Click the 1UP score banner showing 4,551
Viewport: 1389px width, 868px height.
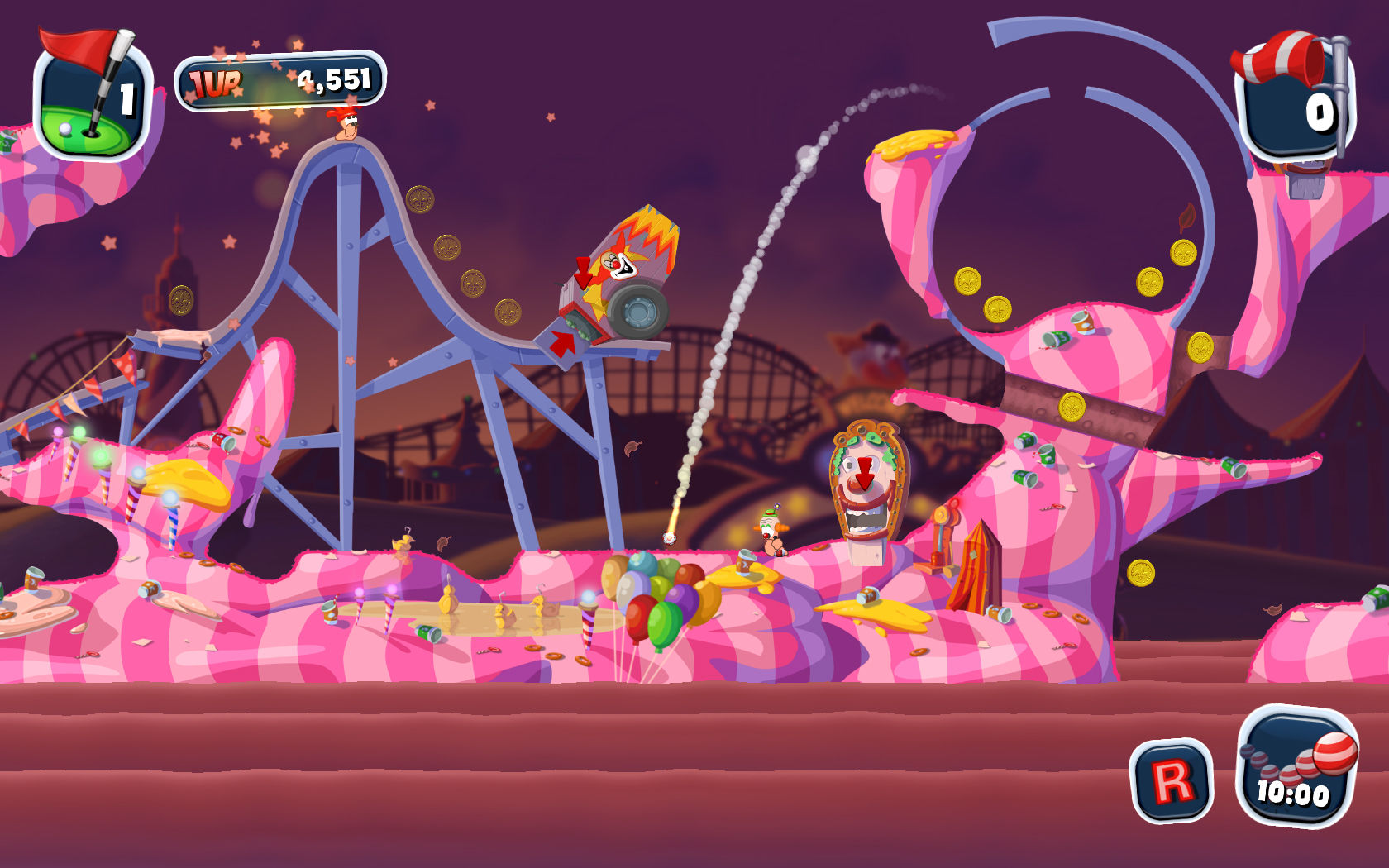(x=281, y=80)
